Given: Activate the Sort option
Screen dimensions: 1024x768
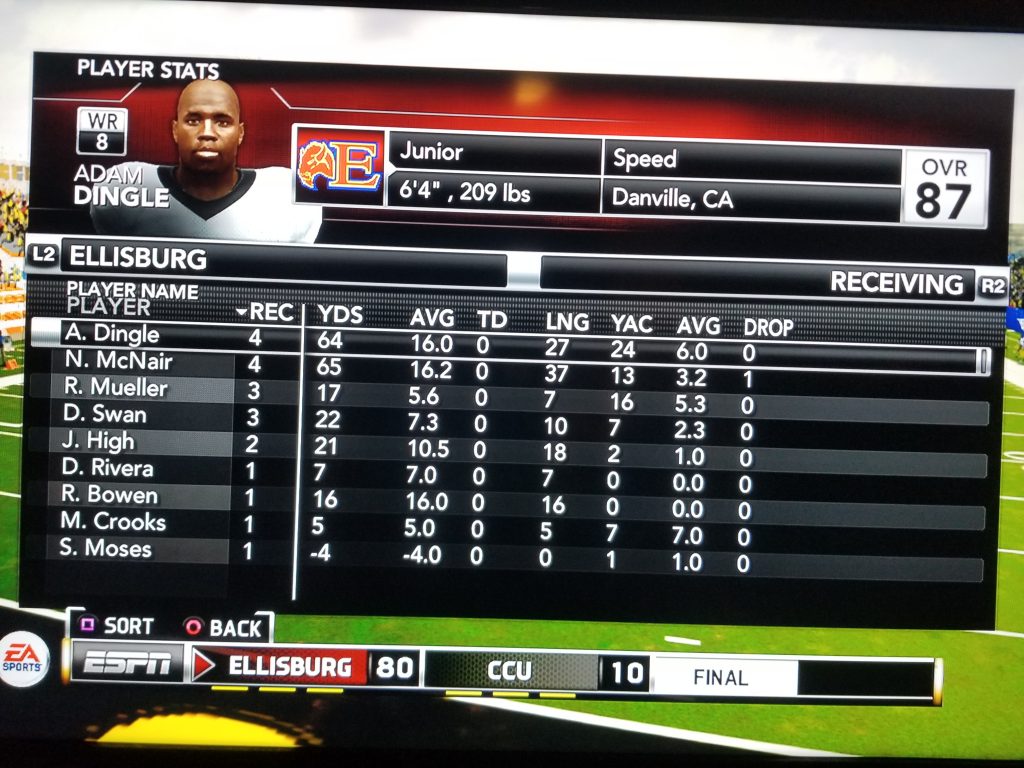Looking at the screenshot, I should (x=117, y=626).
